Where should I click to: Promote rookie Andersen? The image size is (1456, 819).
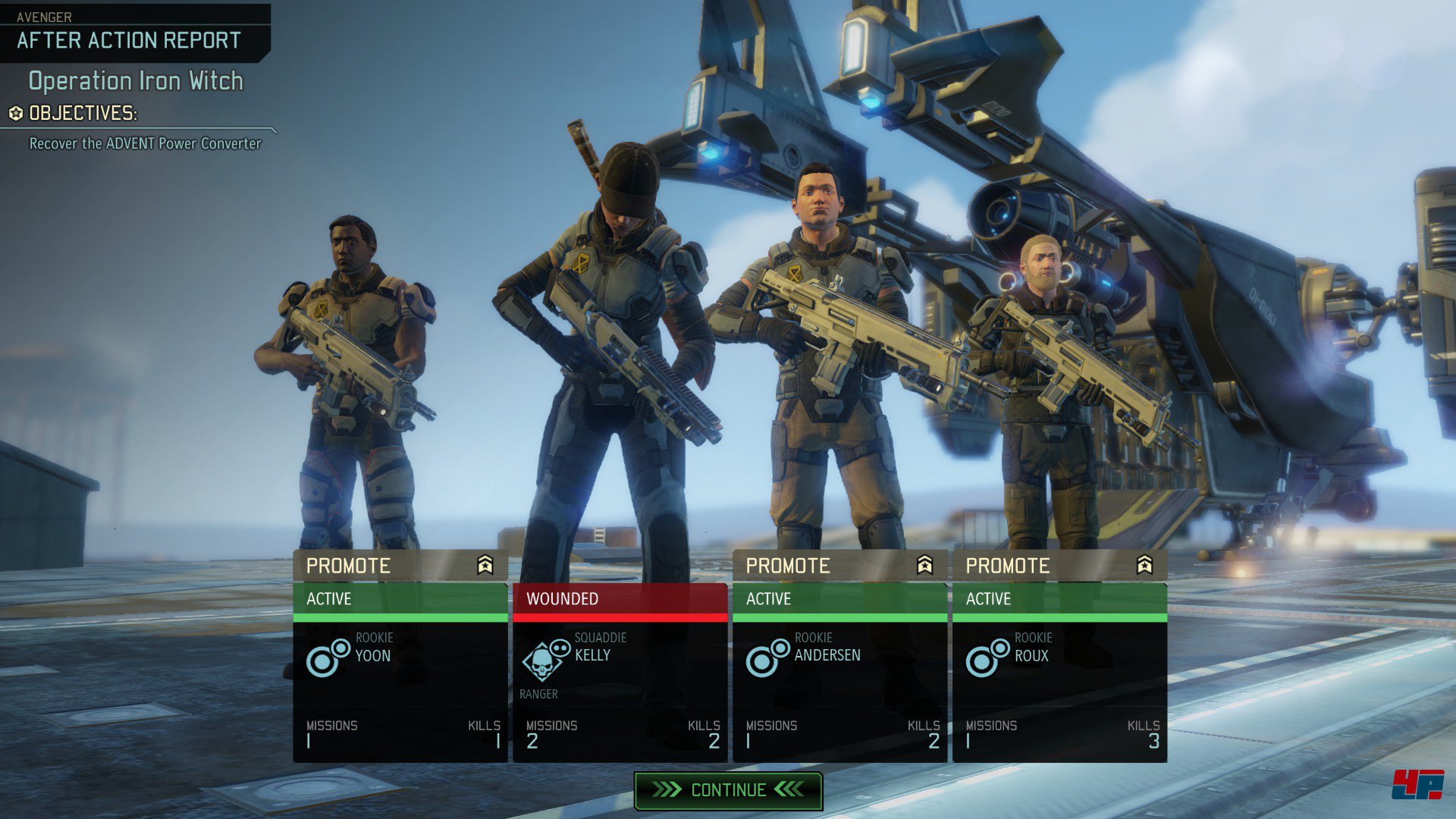click(x=839, y=566)
